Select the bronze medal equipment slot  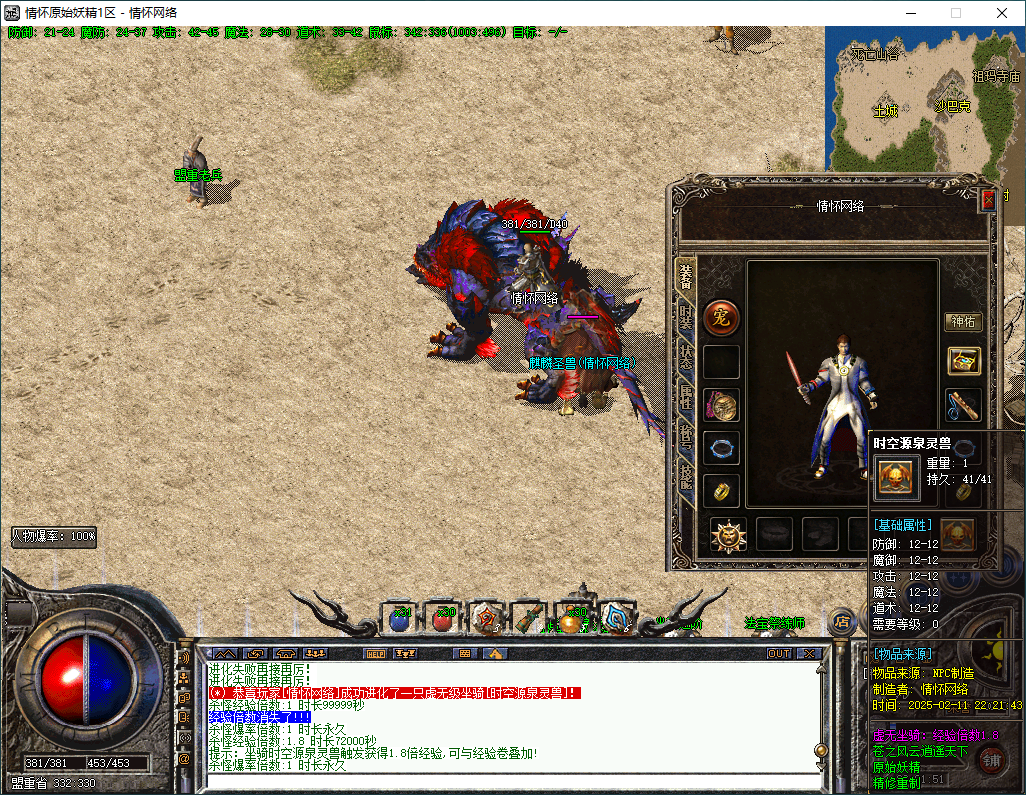721,405
